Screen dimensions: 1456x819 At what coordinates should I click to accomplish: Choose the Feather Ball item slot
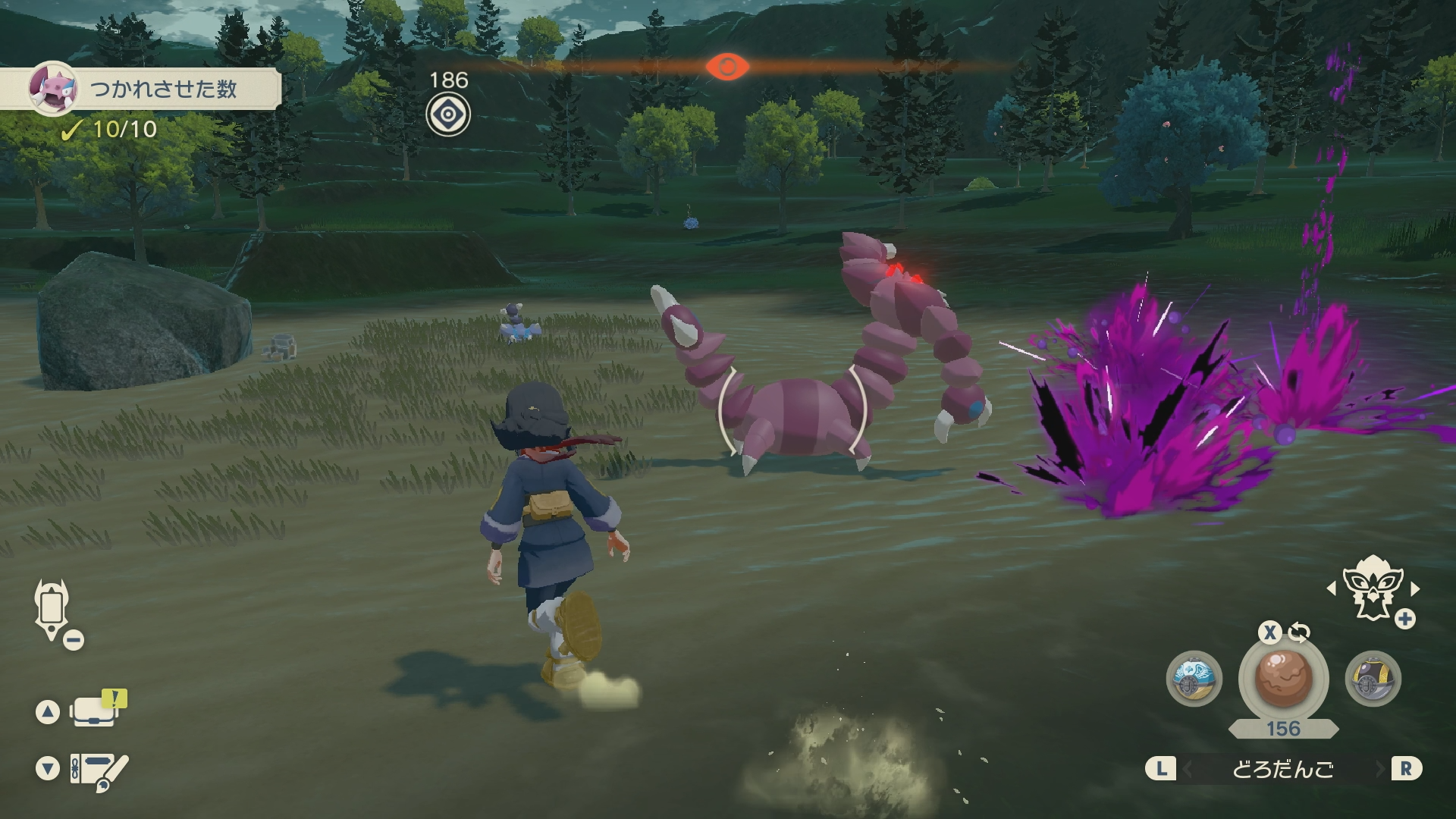tap(1194, 679)
